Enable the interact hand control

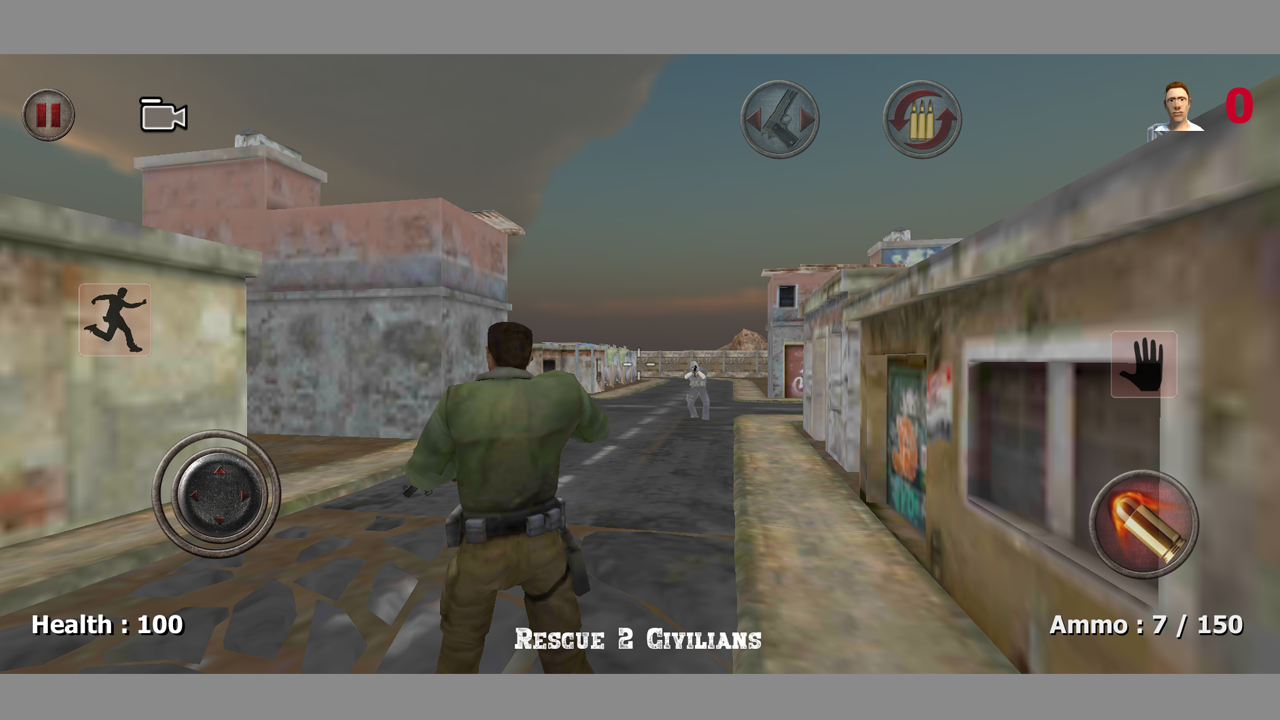click(1143, 363)
